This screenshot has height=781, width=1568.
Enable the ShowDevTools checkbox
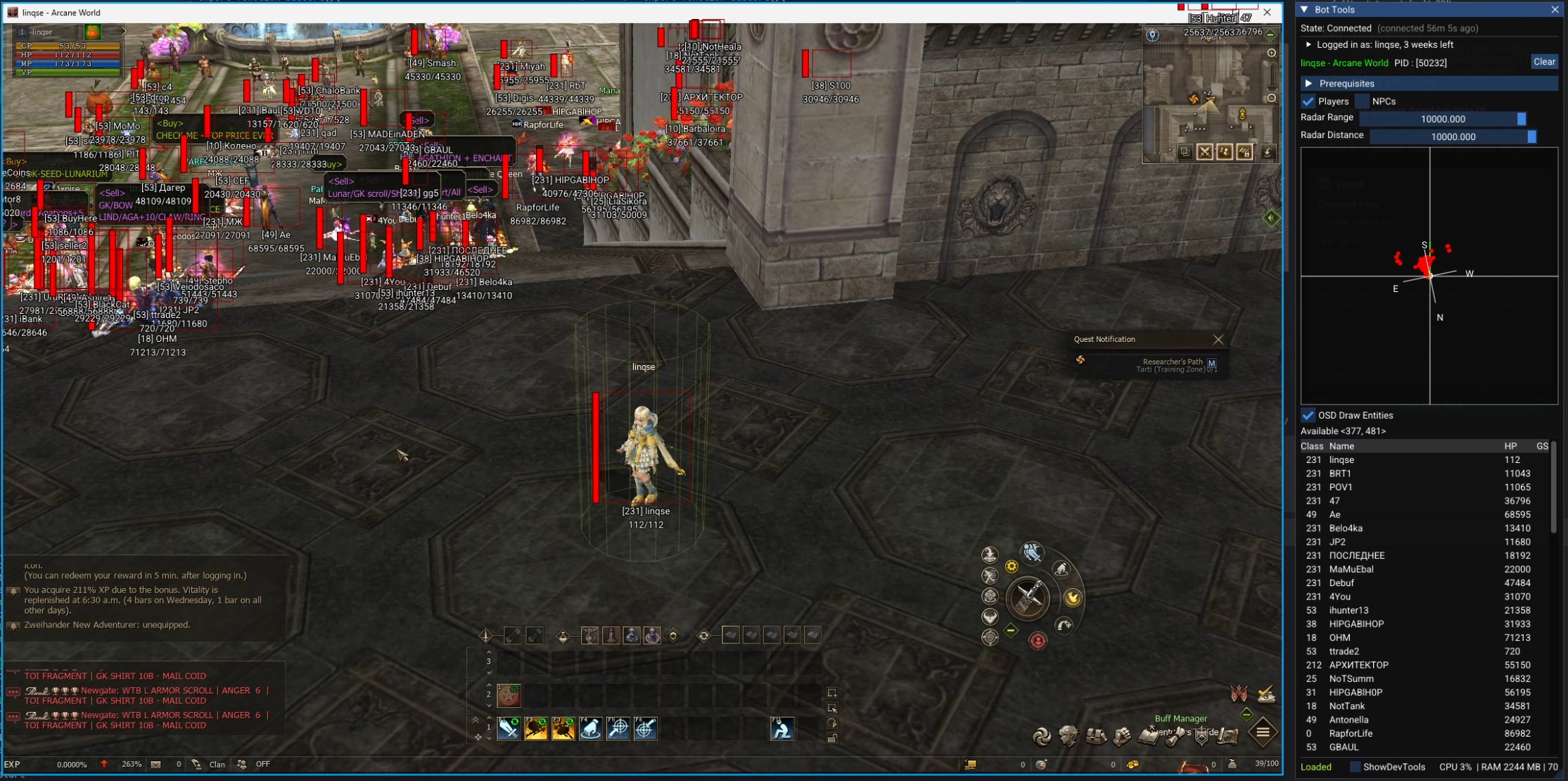(x=1354, y=767)
